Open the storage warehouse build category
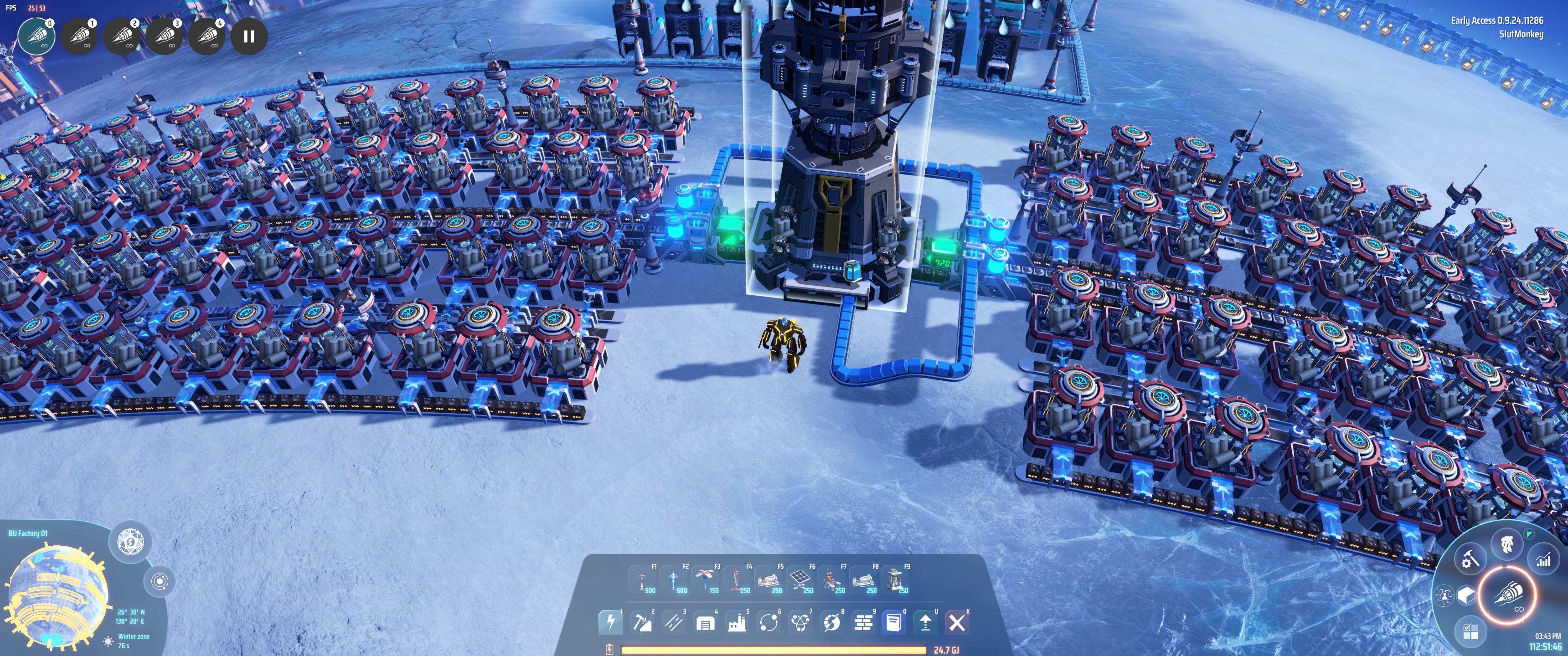This screenshot has width=1568, height=656. coord(705,622)
